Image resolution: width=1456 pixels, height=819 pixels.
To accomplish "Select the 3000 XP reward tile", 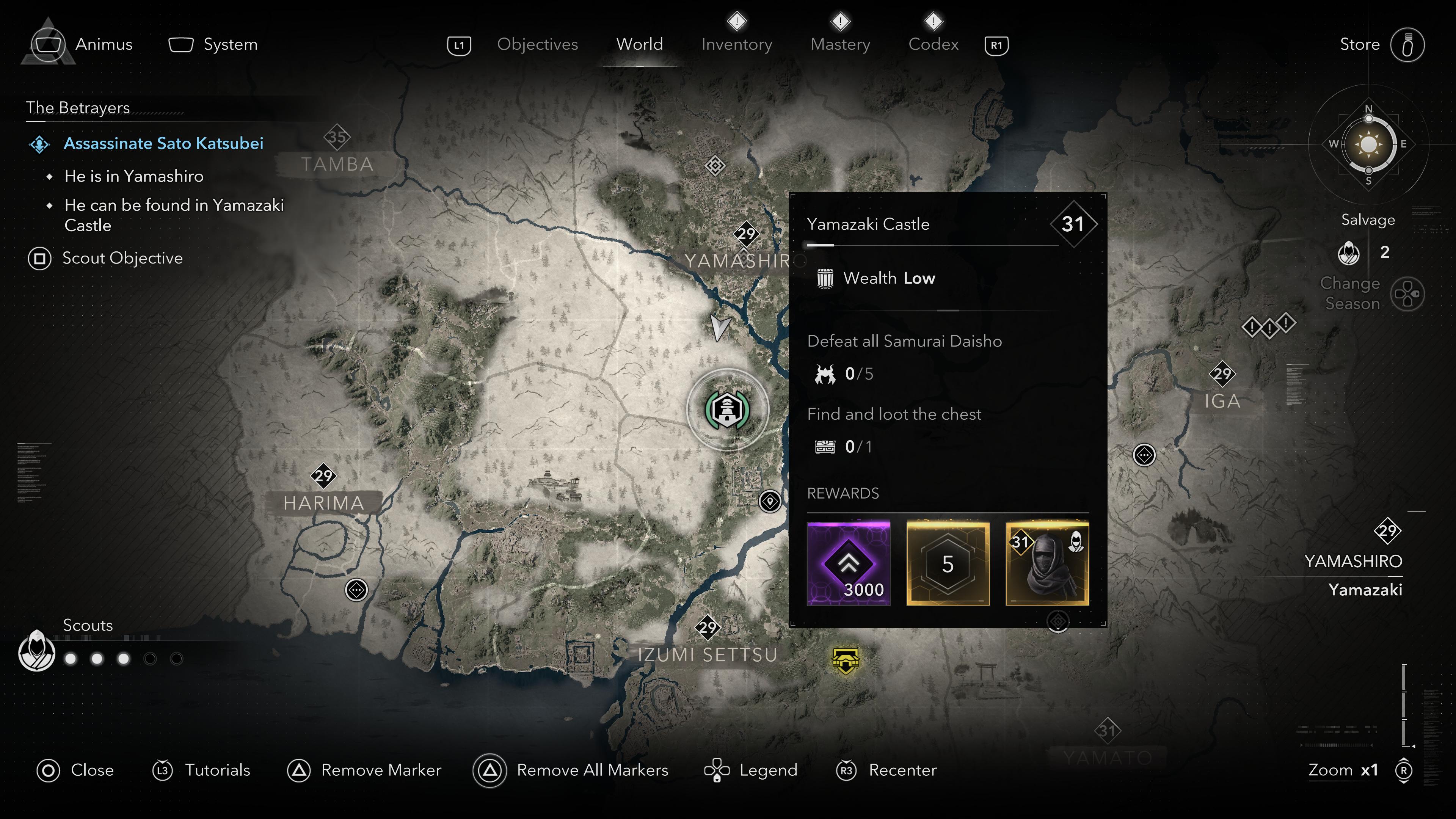I will click(849, 563).
